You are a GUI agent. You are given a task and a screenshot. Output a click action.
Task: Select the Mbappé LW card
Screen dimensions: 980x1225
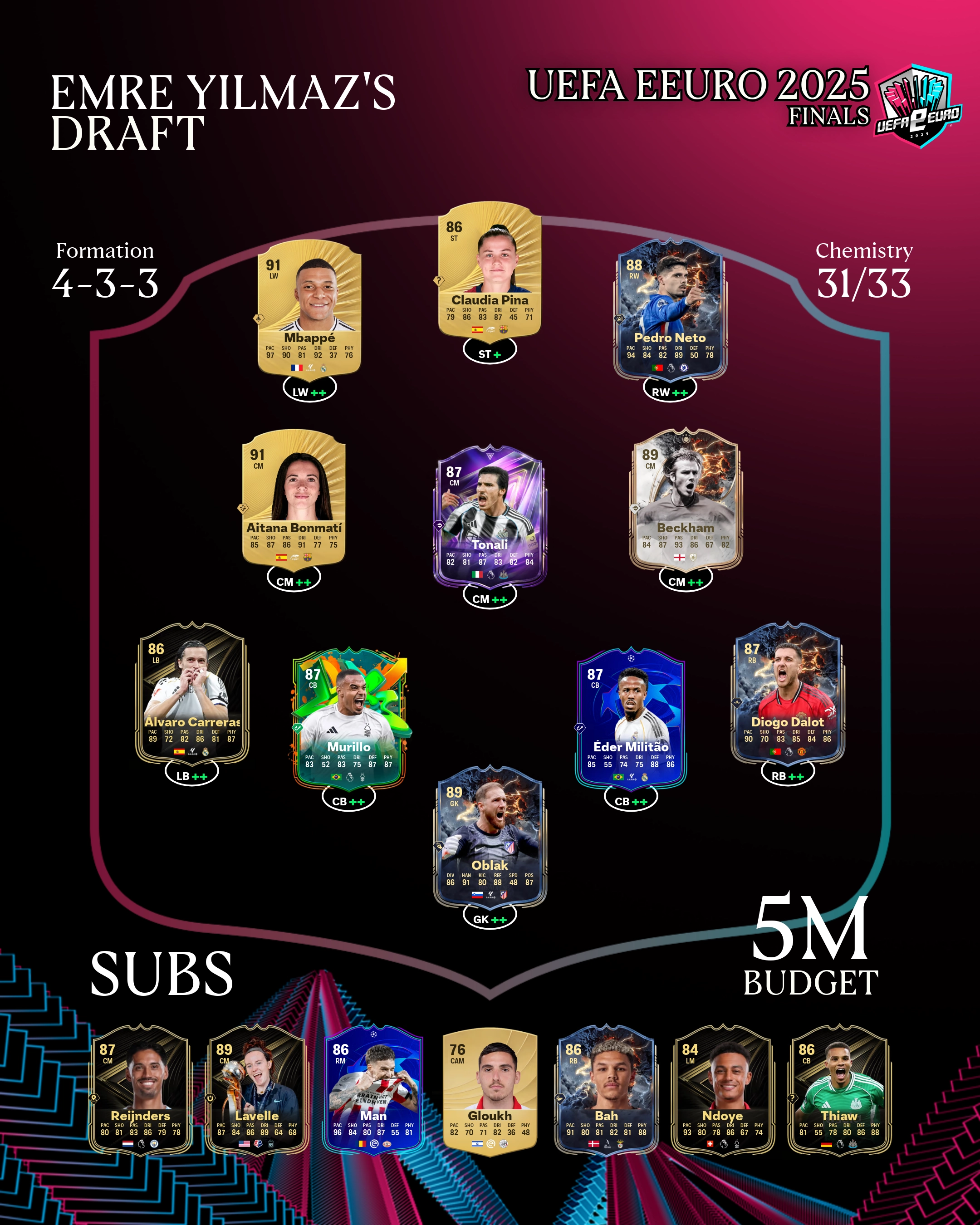309,308
